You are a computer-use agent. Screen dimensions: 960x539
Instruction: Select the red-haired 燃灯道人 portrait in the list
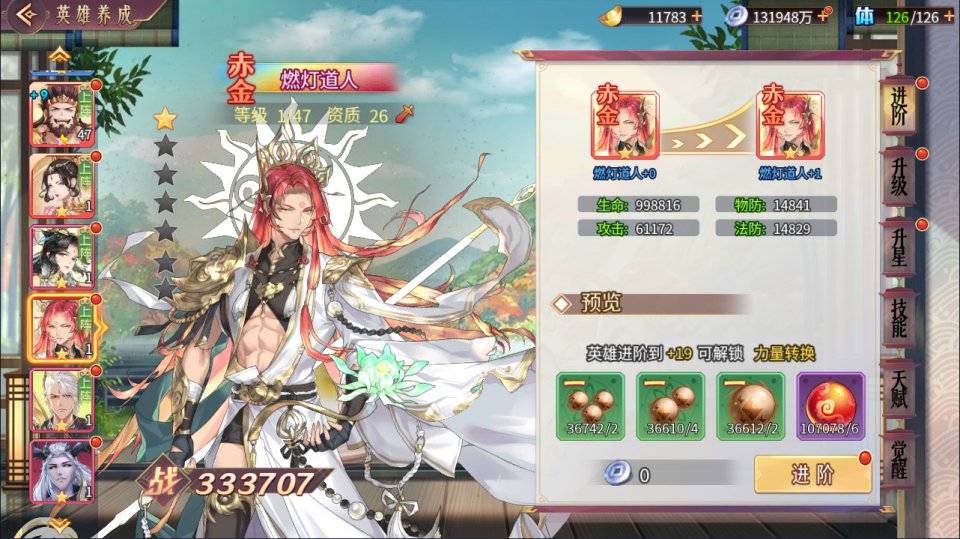click(62, 328)
